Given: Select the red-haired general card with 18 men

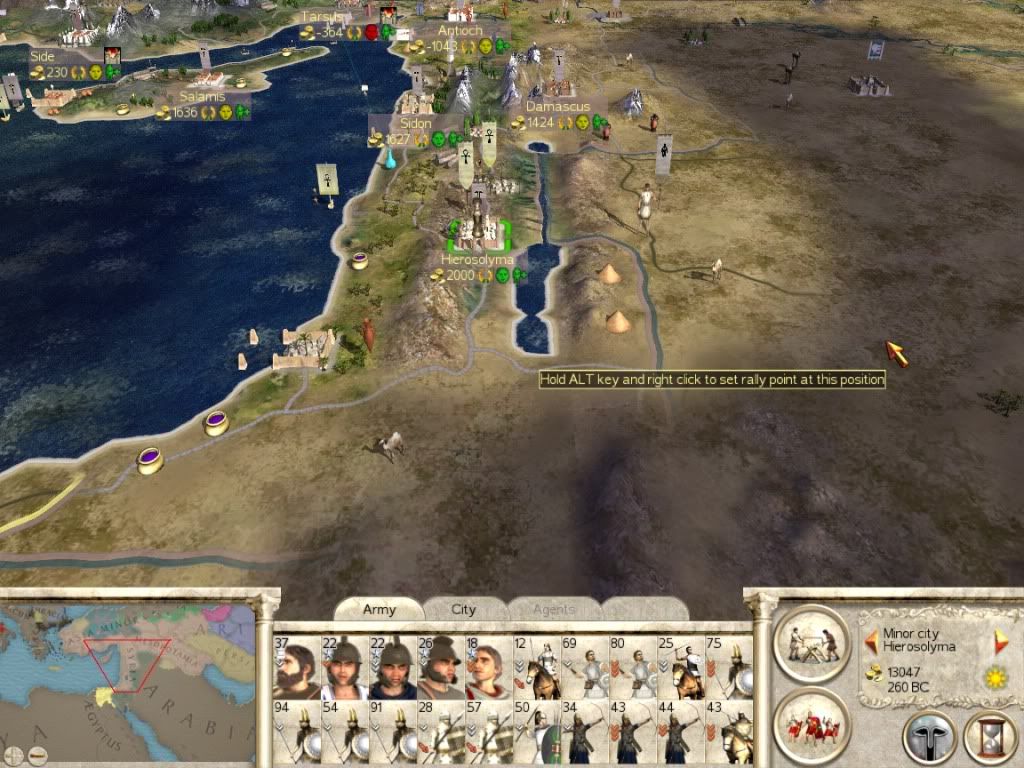Looking at the screenshot, I should [x=487, y=666].
